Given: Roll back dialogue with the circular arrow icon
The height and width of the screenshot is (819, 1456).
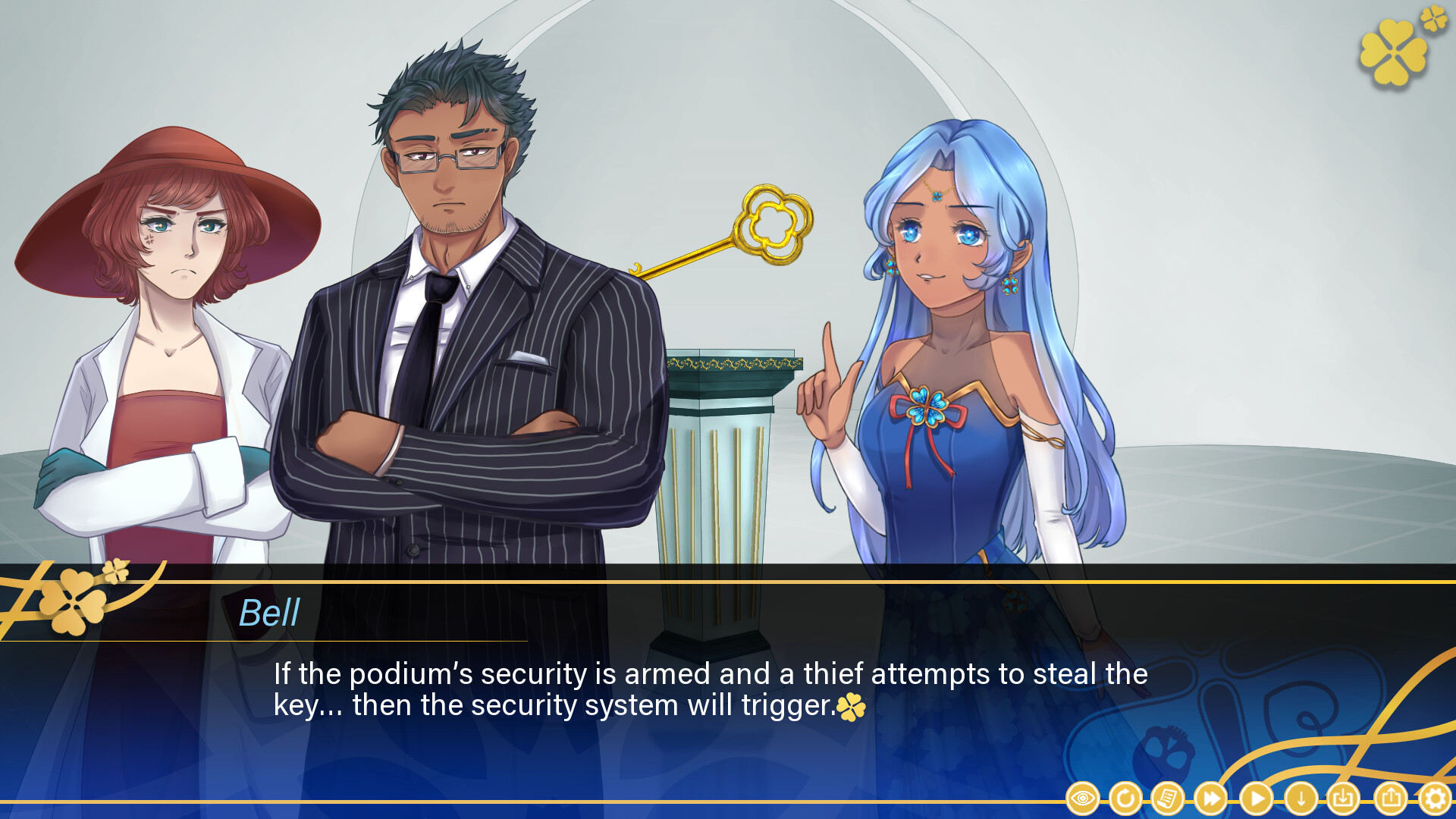Looking at the screenshot, I should click(1125, 799).
